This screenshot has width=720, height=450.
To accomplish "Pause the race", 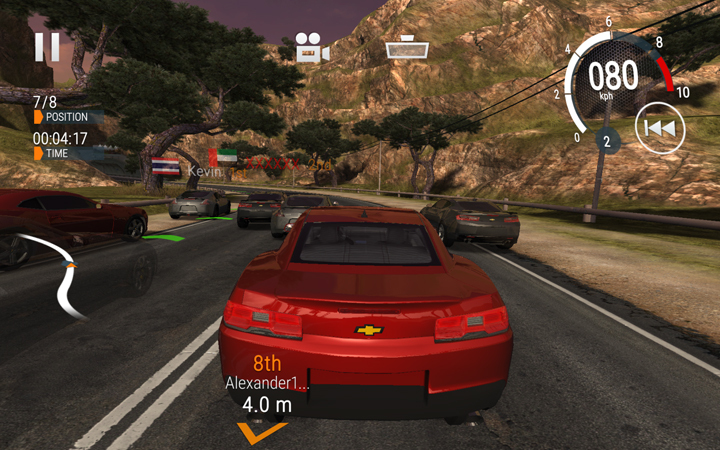I will pyautogui.click(x=47, y=48).
